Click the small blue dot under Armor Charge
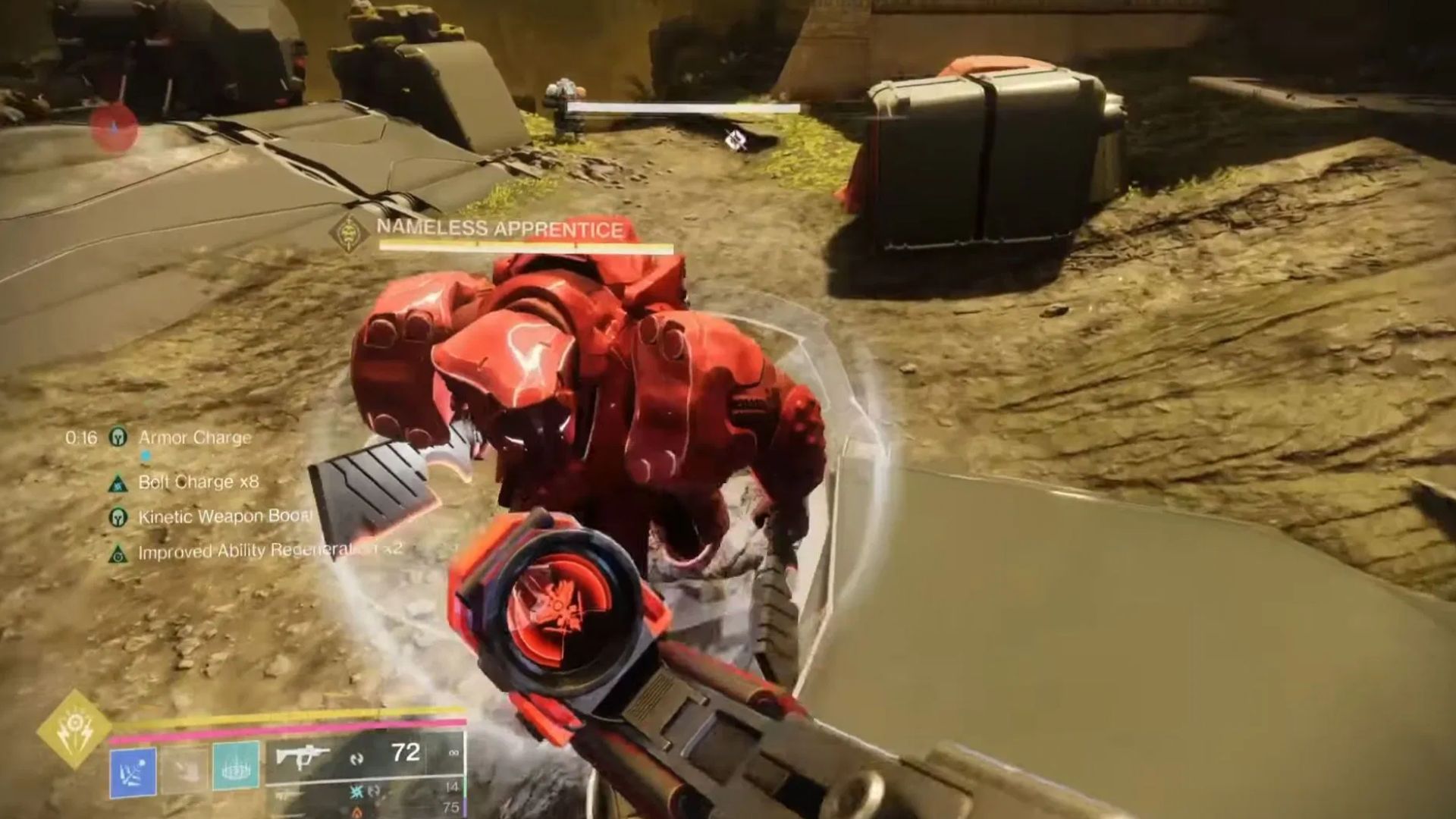This screenshot has width=1456, height=819. [146, 455]
